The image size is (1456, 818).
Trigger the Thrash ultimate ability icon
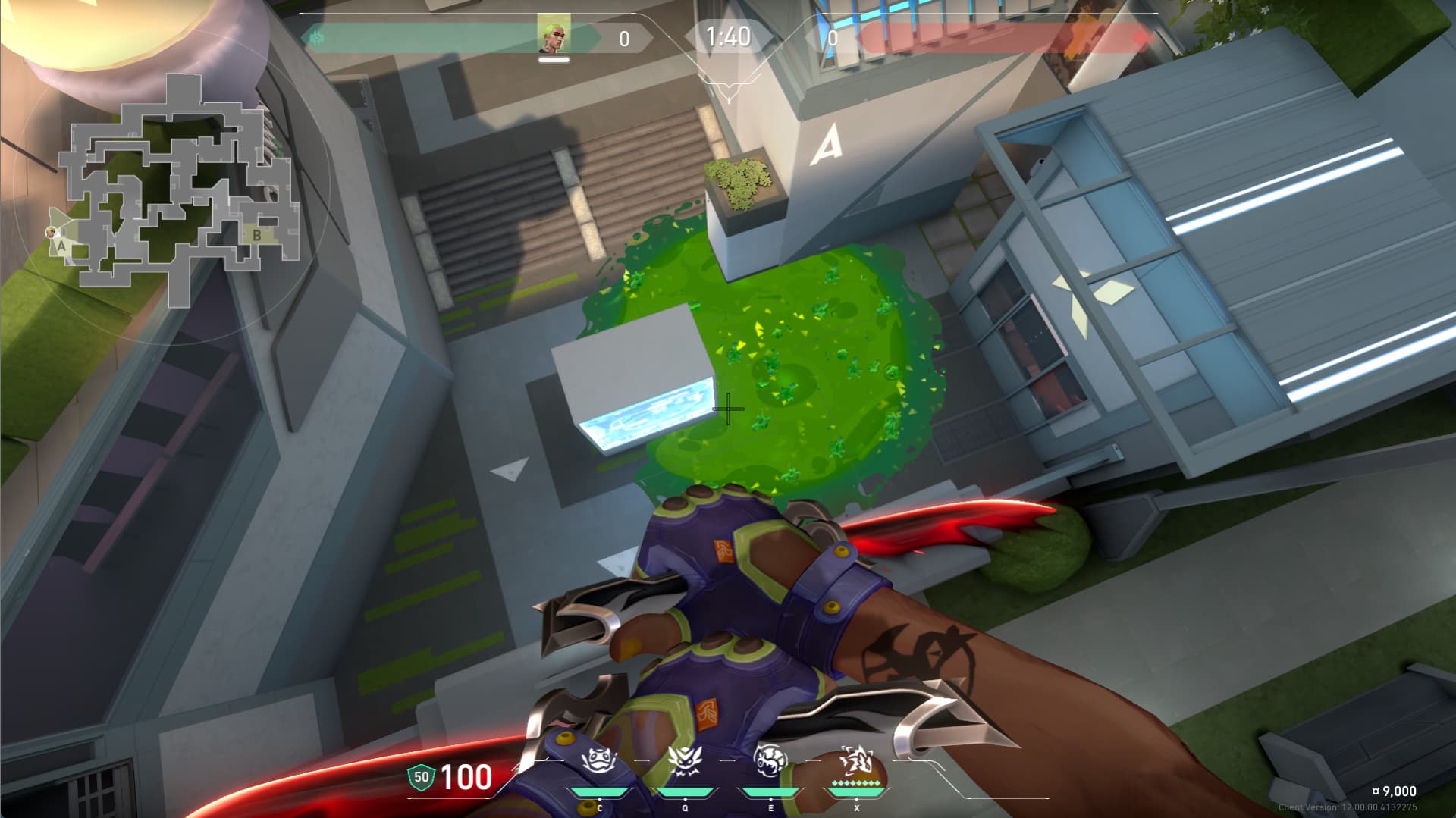click(856, 760)
